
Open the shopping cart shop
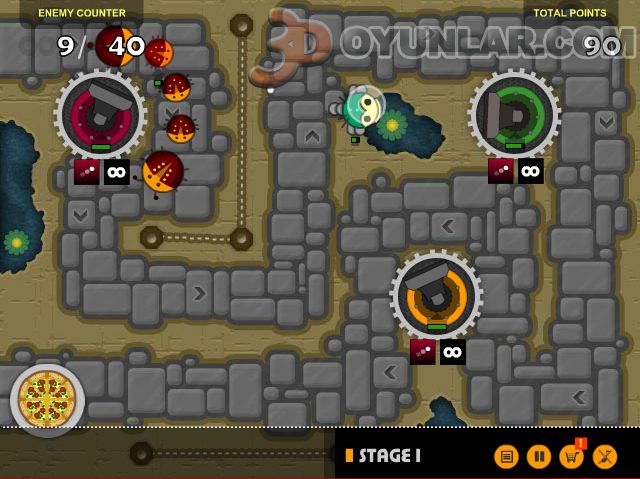pos(572,457)
